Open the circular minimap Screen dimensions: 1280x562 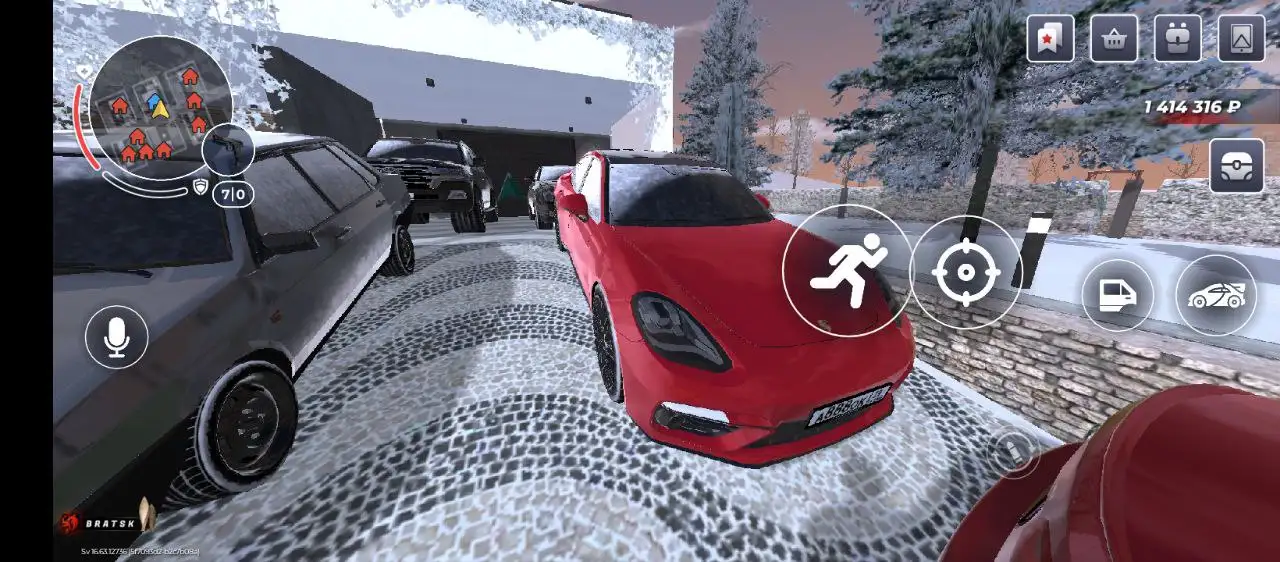tap(160, 108)
